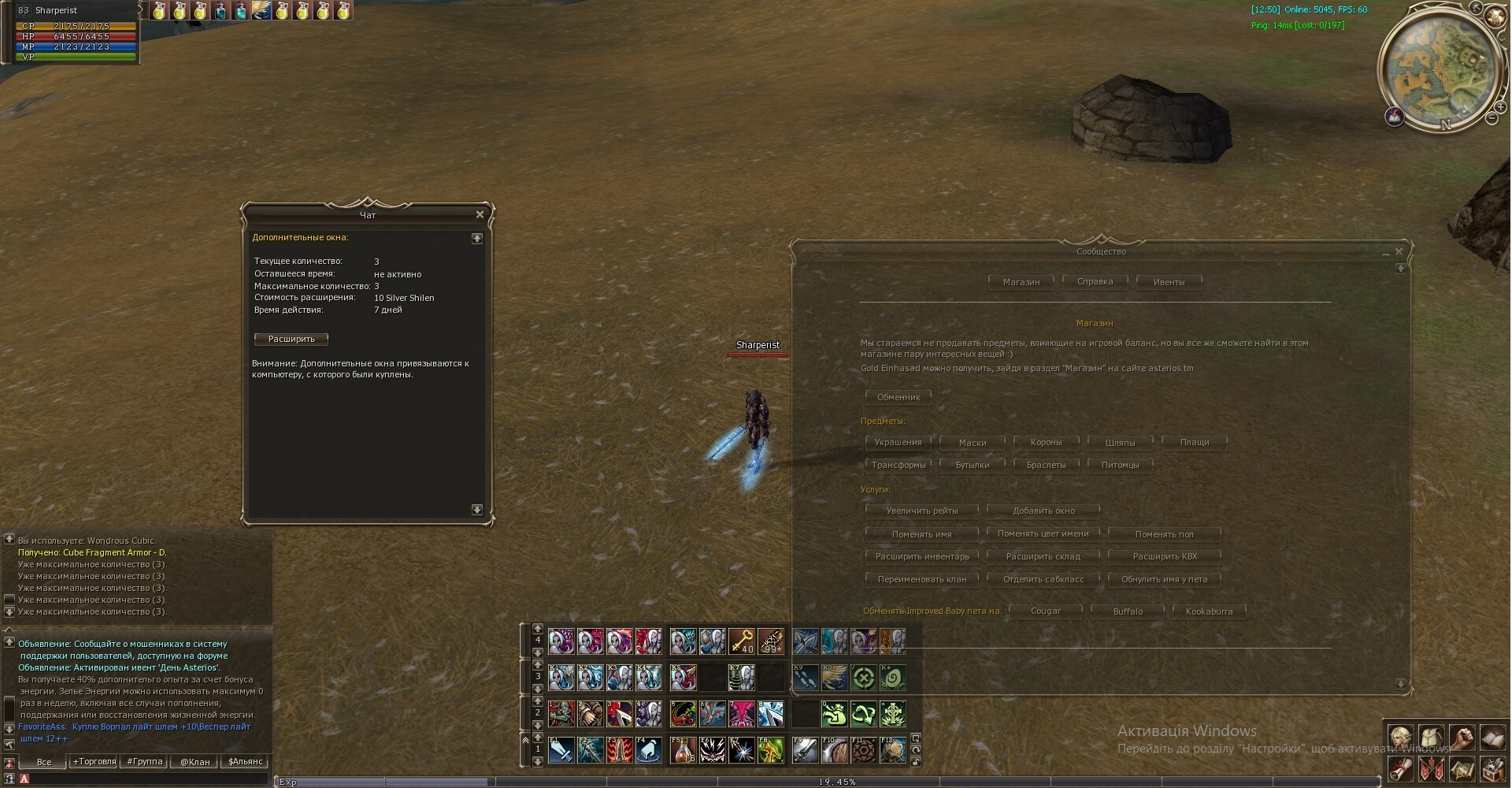Use the golden key hotbar item
This screenshot has height=788, width=1512.
pos(741,641)
